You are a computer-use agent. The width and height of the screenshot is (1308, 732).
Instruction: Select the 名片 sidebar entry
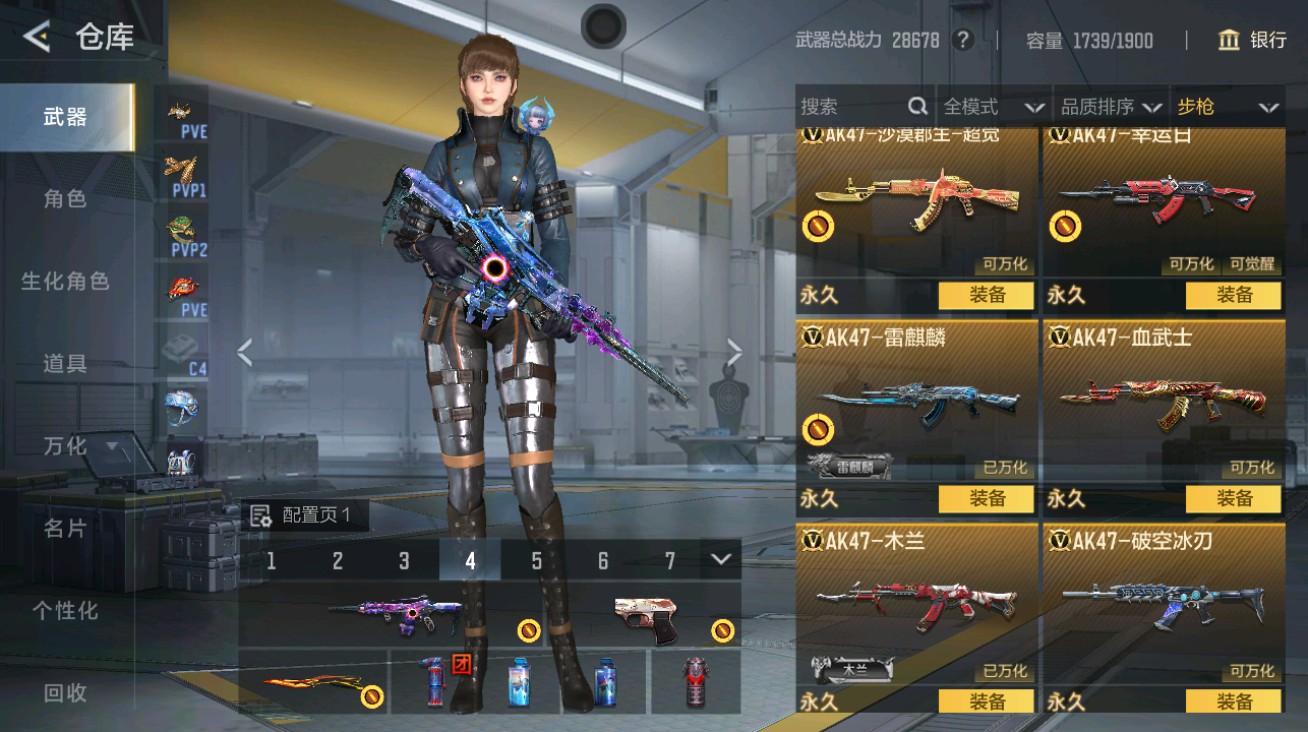coord(65,528)
